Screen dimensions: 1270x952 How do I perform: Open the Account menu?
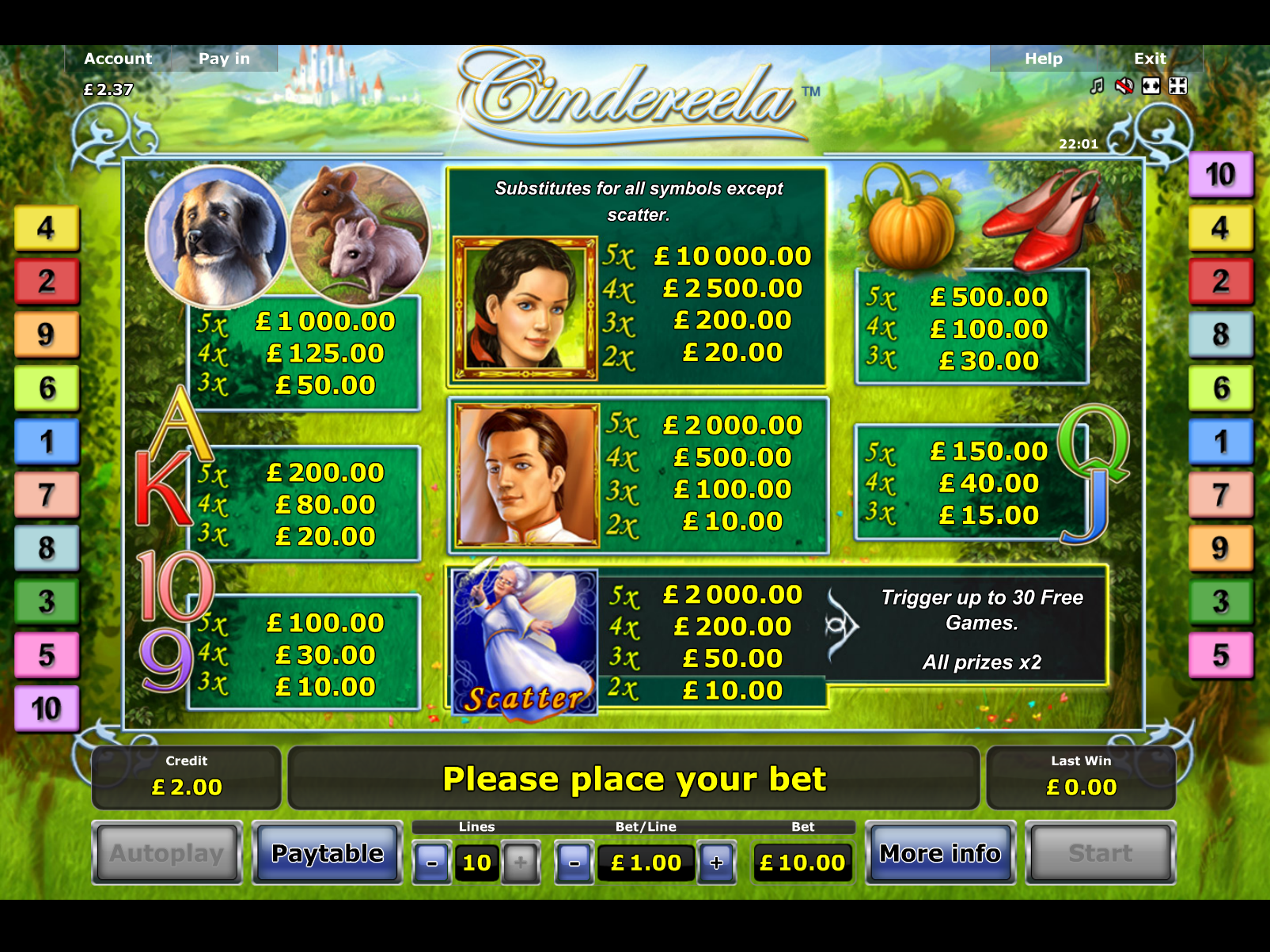[118, 59]
